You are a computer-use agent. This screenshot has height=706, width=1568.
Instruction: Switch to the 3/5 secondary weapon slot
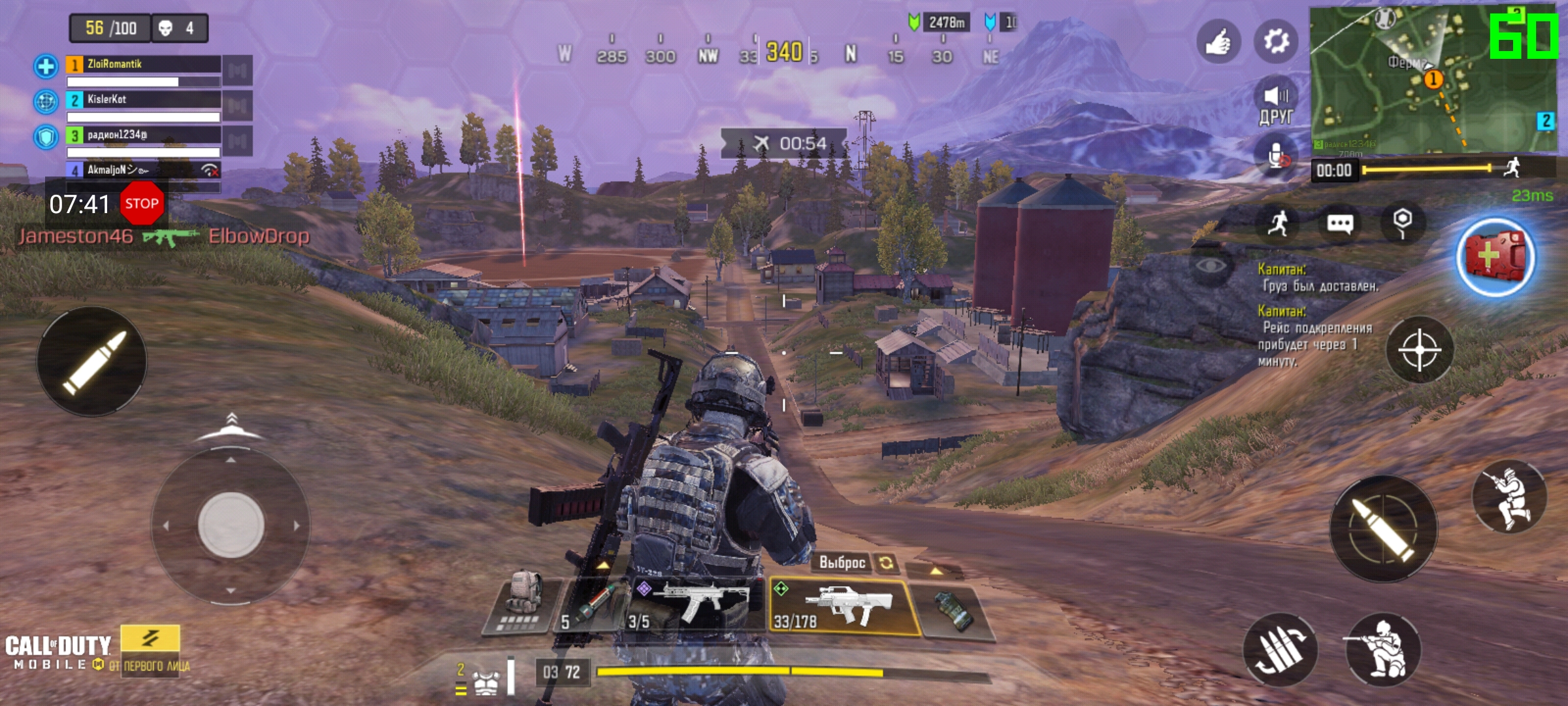click(x=696, y=607)
